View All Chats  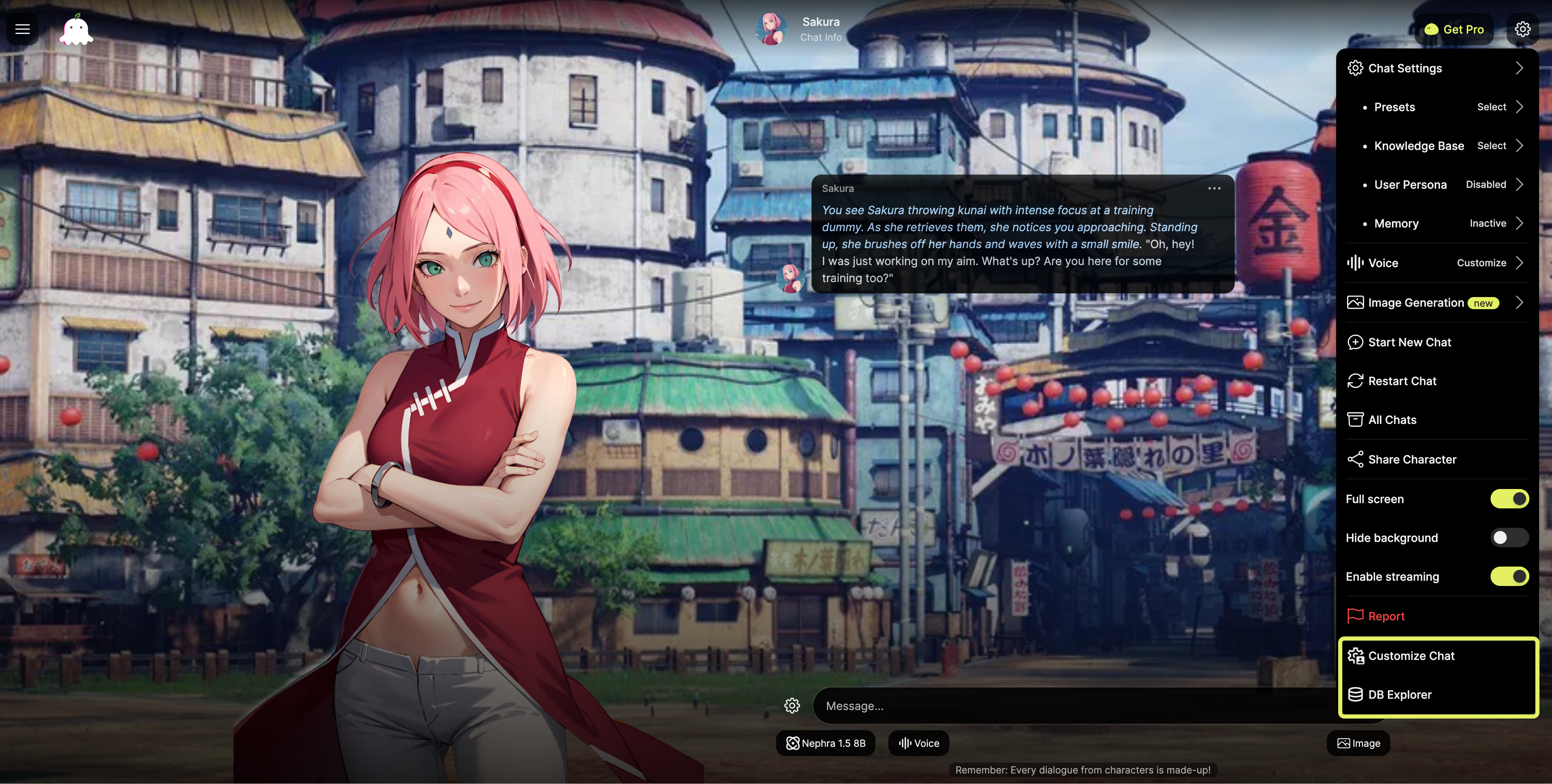click(x=1392, y=420)
